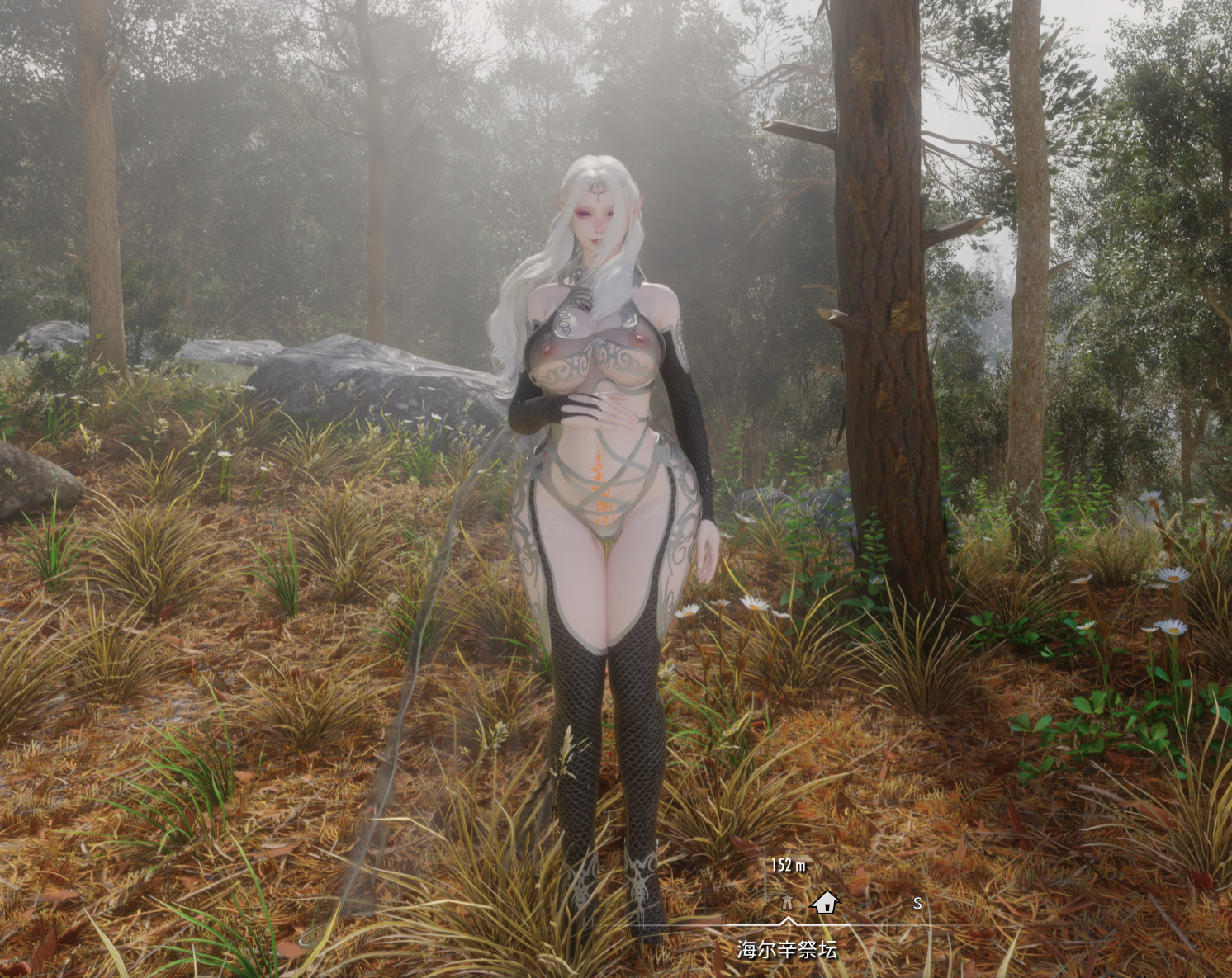The width and height of the screenshot is (1232, 978).
Task: Select the small shrine marker on the compass
Action: [x=787, y=902]
